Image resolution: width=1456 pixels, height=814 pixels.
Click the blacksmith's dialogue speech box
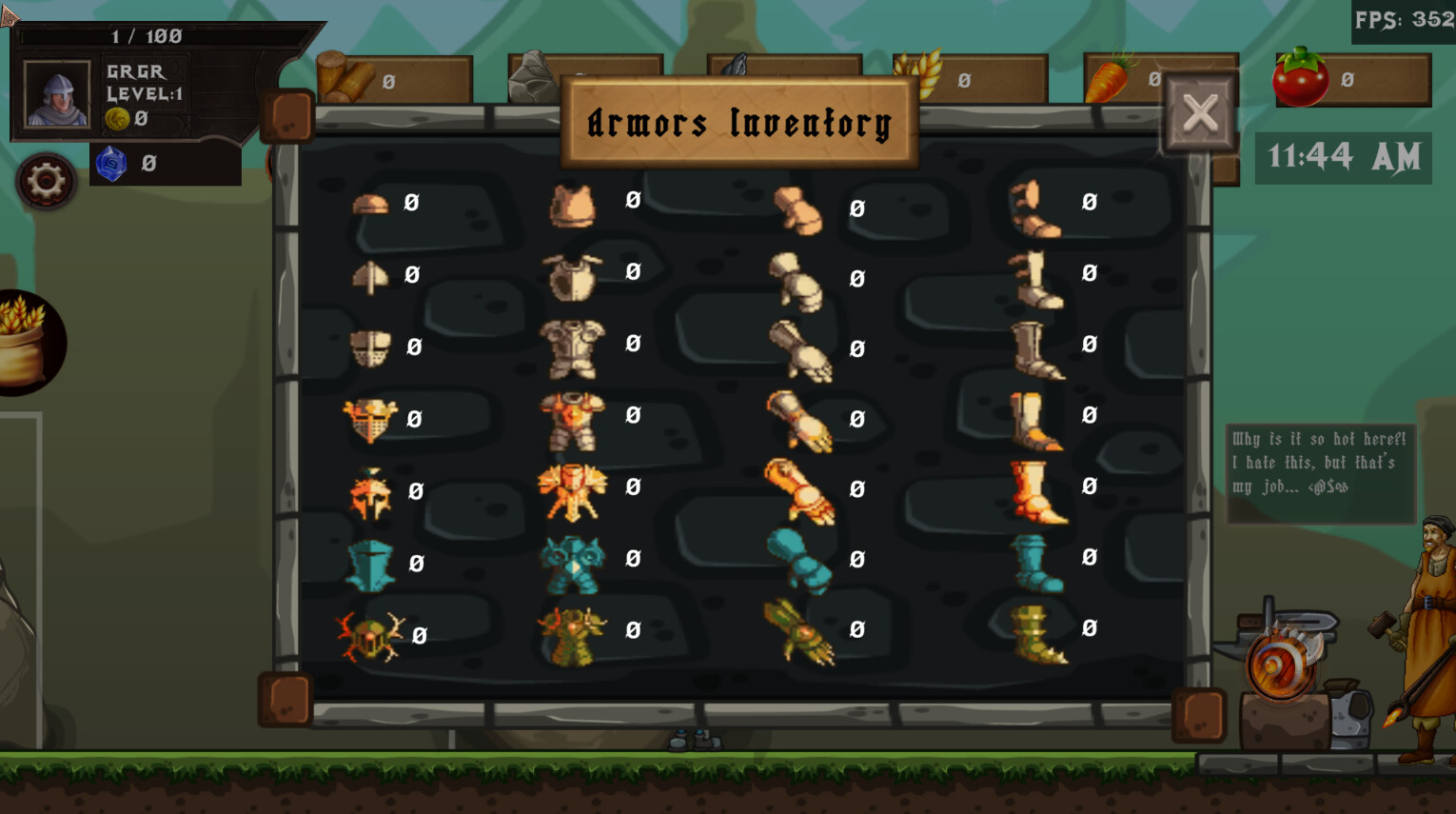(x=1319, y=466)
